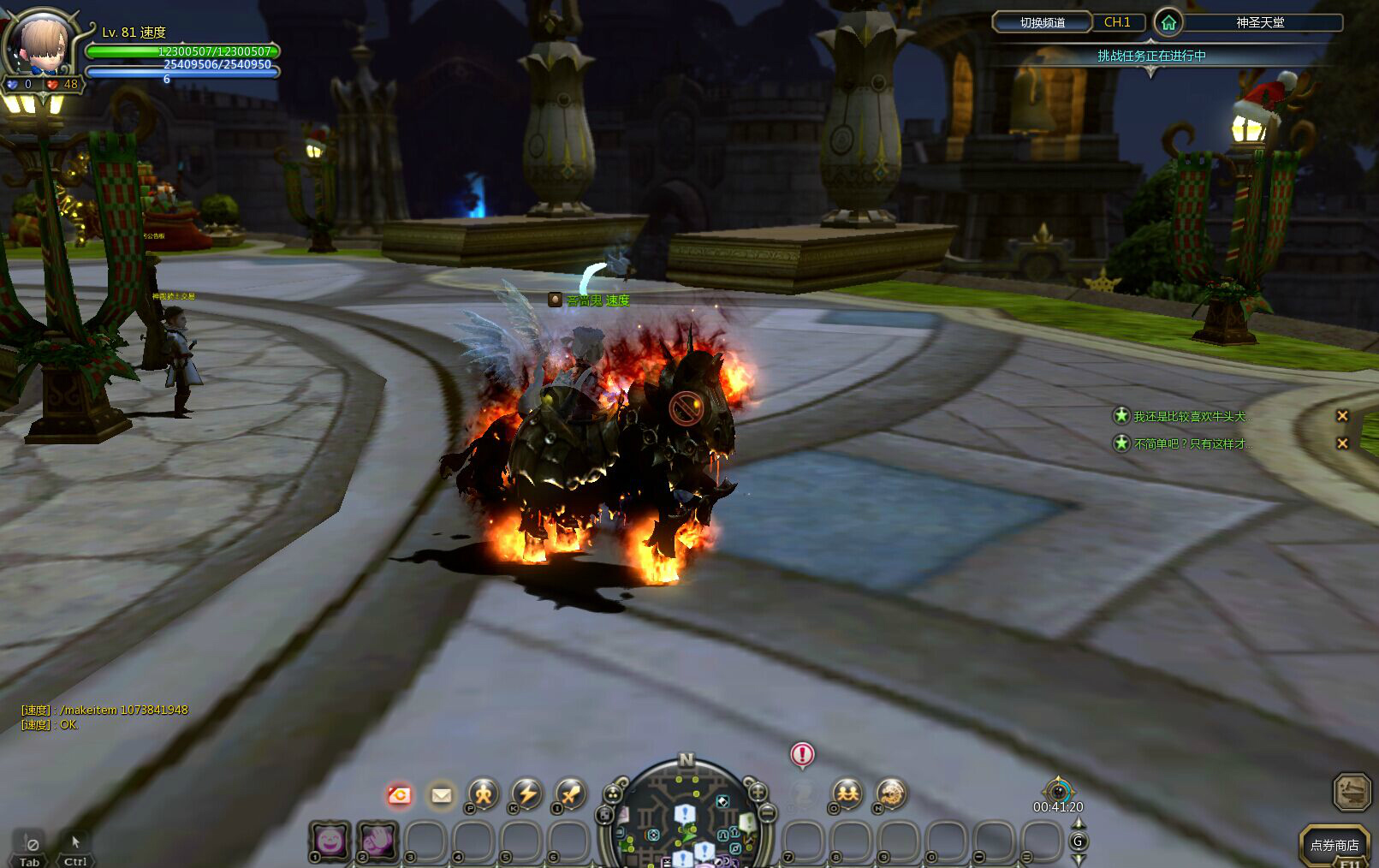Viewport: 1379px width, 868px height.
Task: Zoom out the minimap with minus button
Action: tap(767, 812)
